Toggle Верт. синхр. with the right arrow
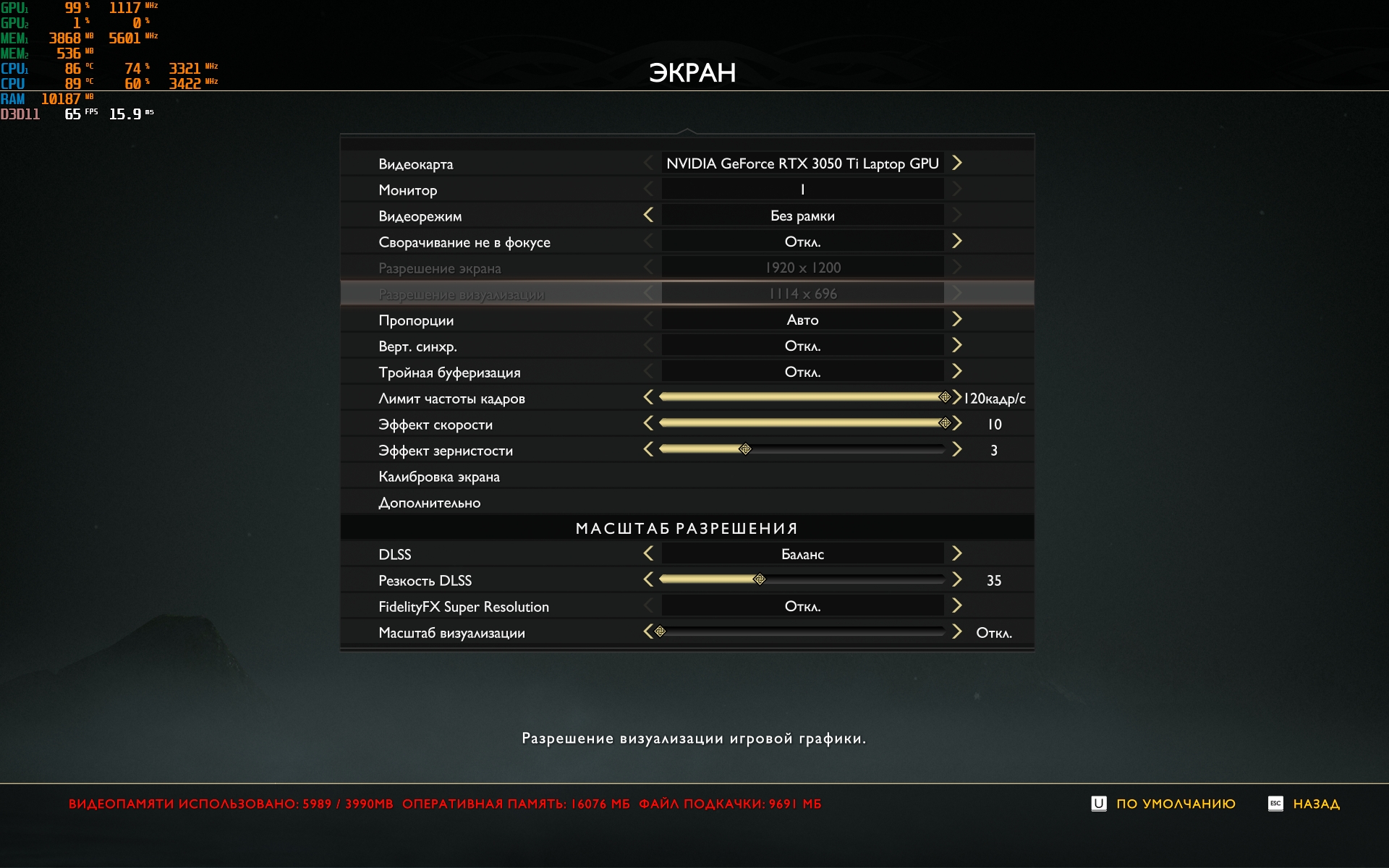Viewport: 1389px width, 868px height. 957,346
